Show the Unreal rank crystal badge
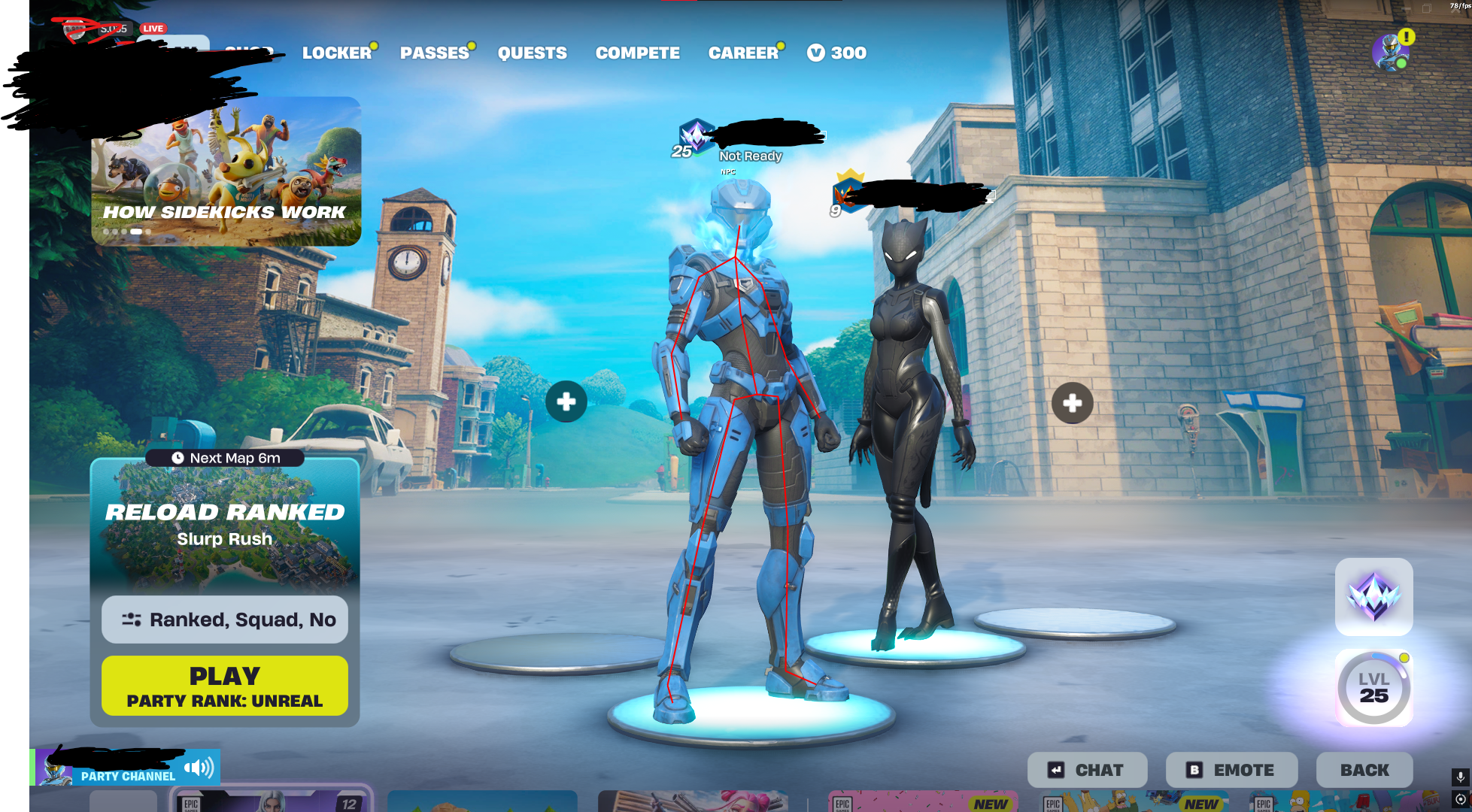The height and width of the screenshot is (812, 1472). coord(1373,596)
